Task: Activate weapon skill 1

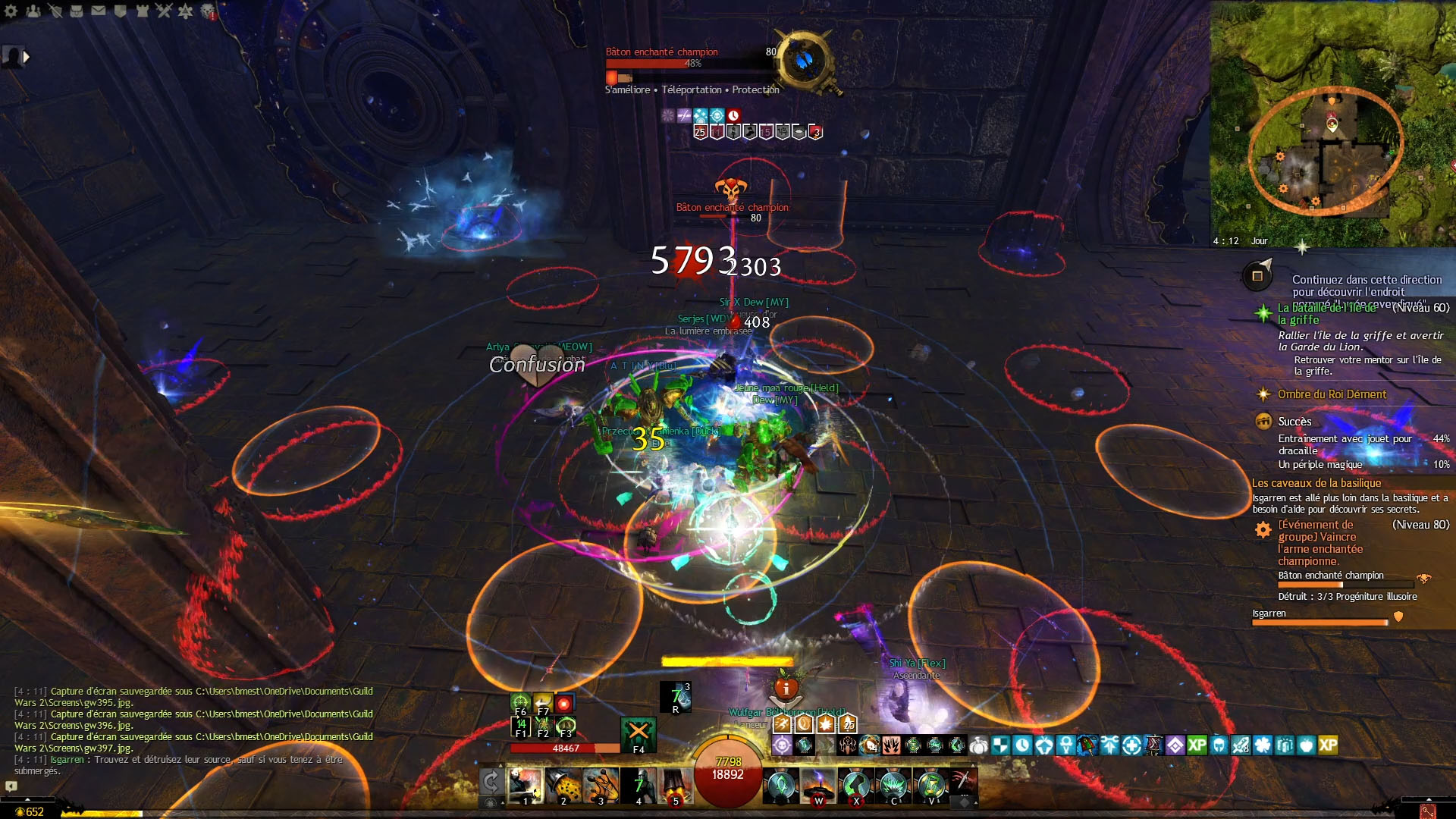Action: [x=525, y=786]
